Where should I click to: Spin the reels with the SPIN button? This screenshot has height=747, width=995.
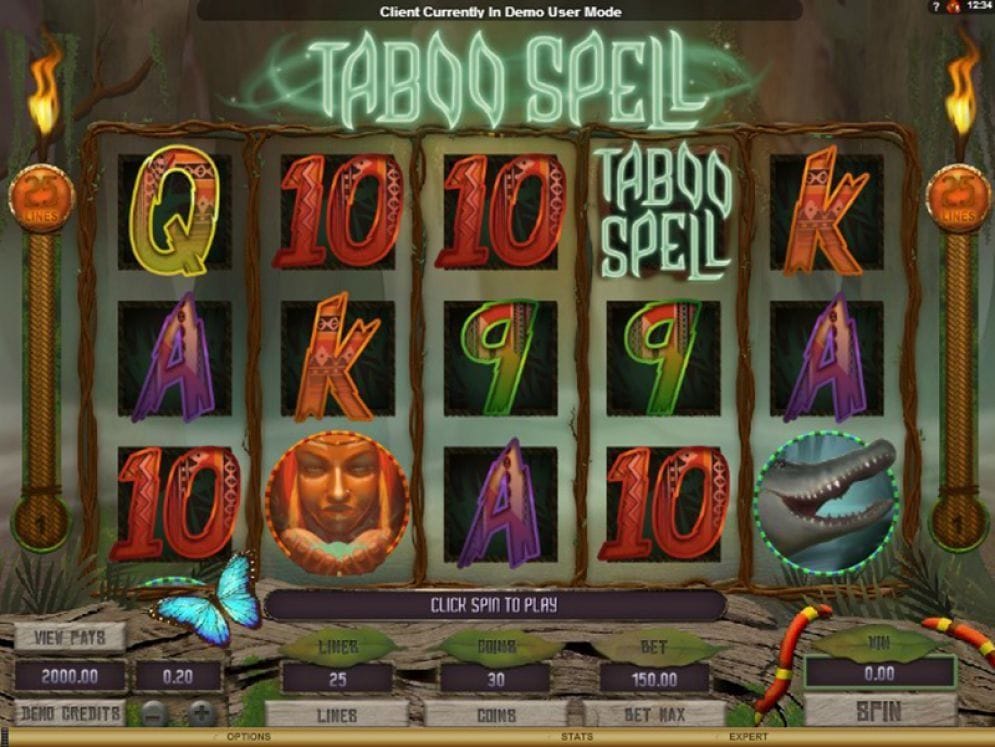tap(880, 712)
